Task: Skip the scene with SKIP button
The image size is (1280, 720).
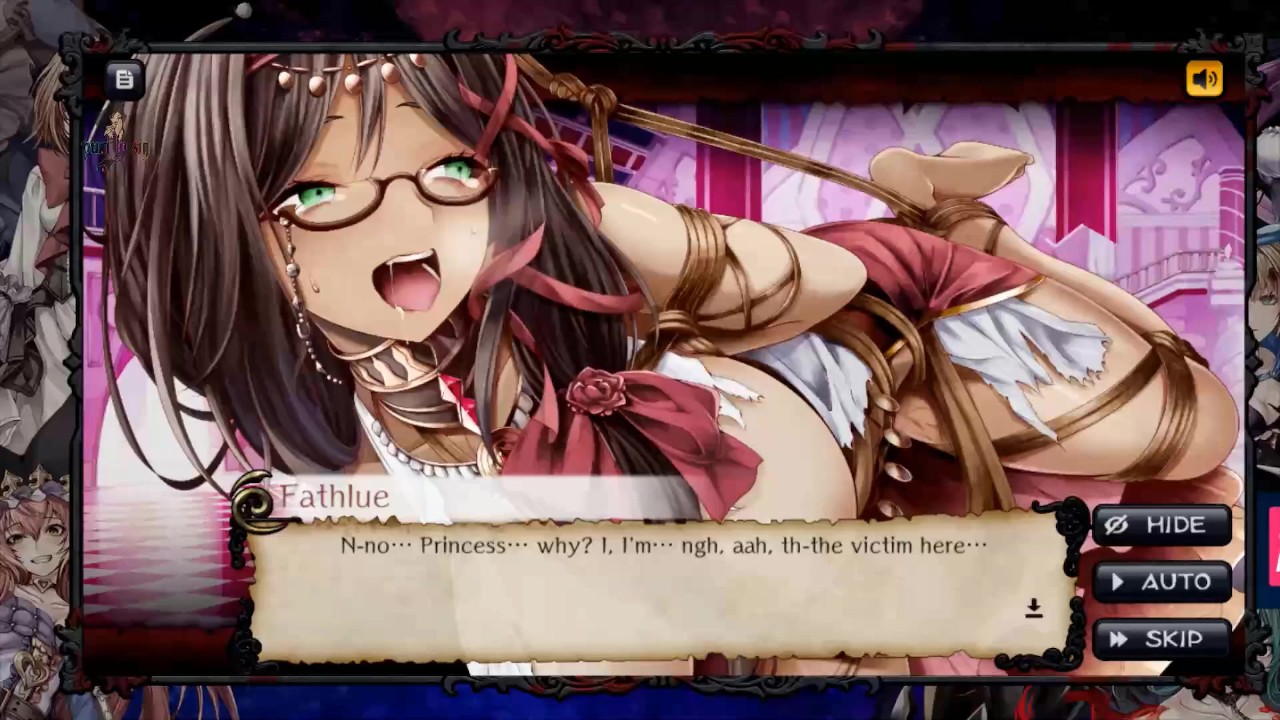Action: [x=1161, y=639]
